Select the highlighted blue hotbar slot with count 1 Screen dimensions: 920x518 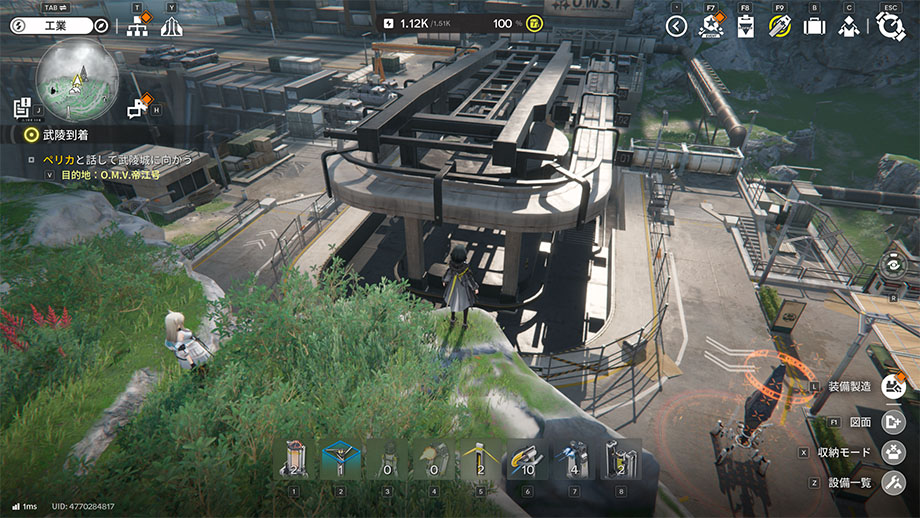click(x=341, y=461)
